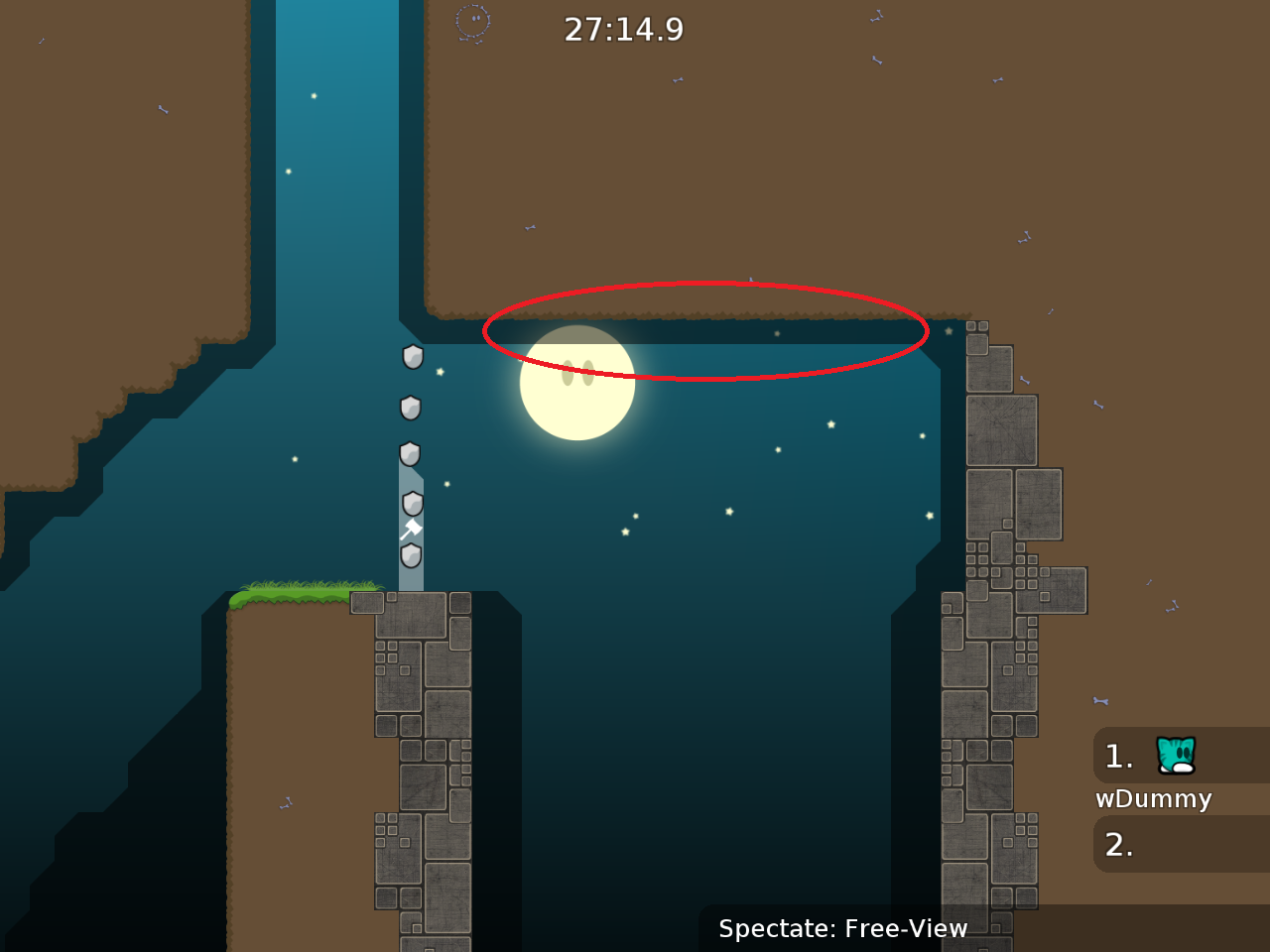1270x952 pixels.
Task: Select wDummy's teal cat skin avatar
Action: pyautogui.click(x=1177, y=756)
